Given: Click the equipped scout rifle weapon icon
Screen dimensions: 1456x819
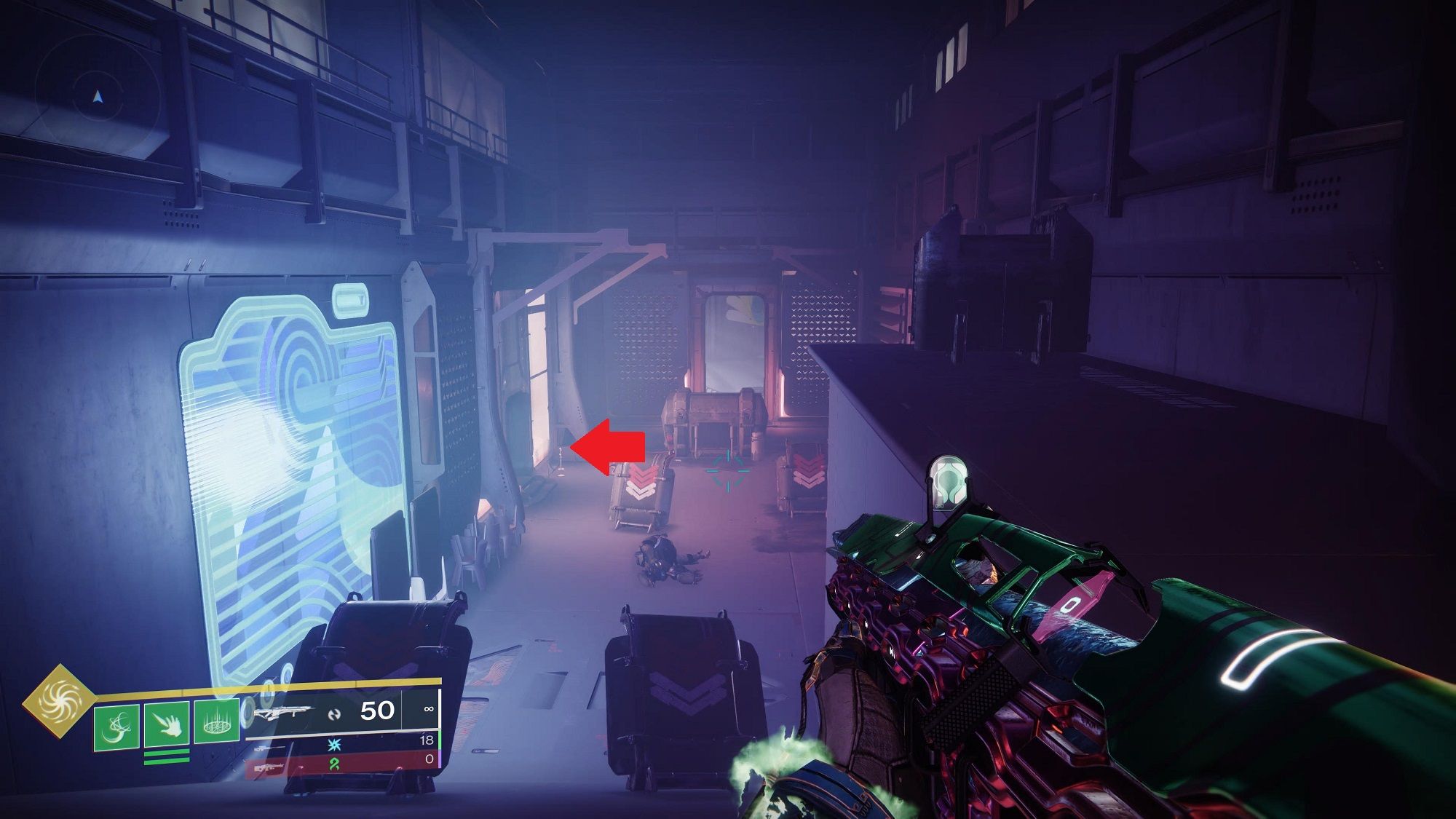Looking at the screenshot, I should tap(284, 712).
